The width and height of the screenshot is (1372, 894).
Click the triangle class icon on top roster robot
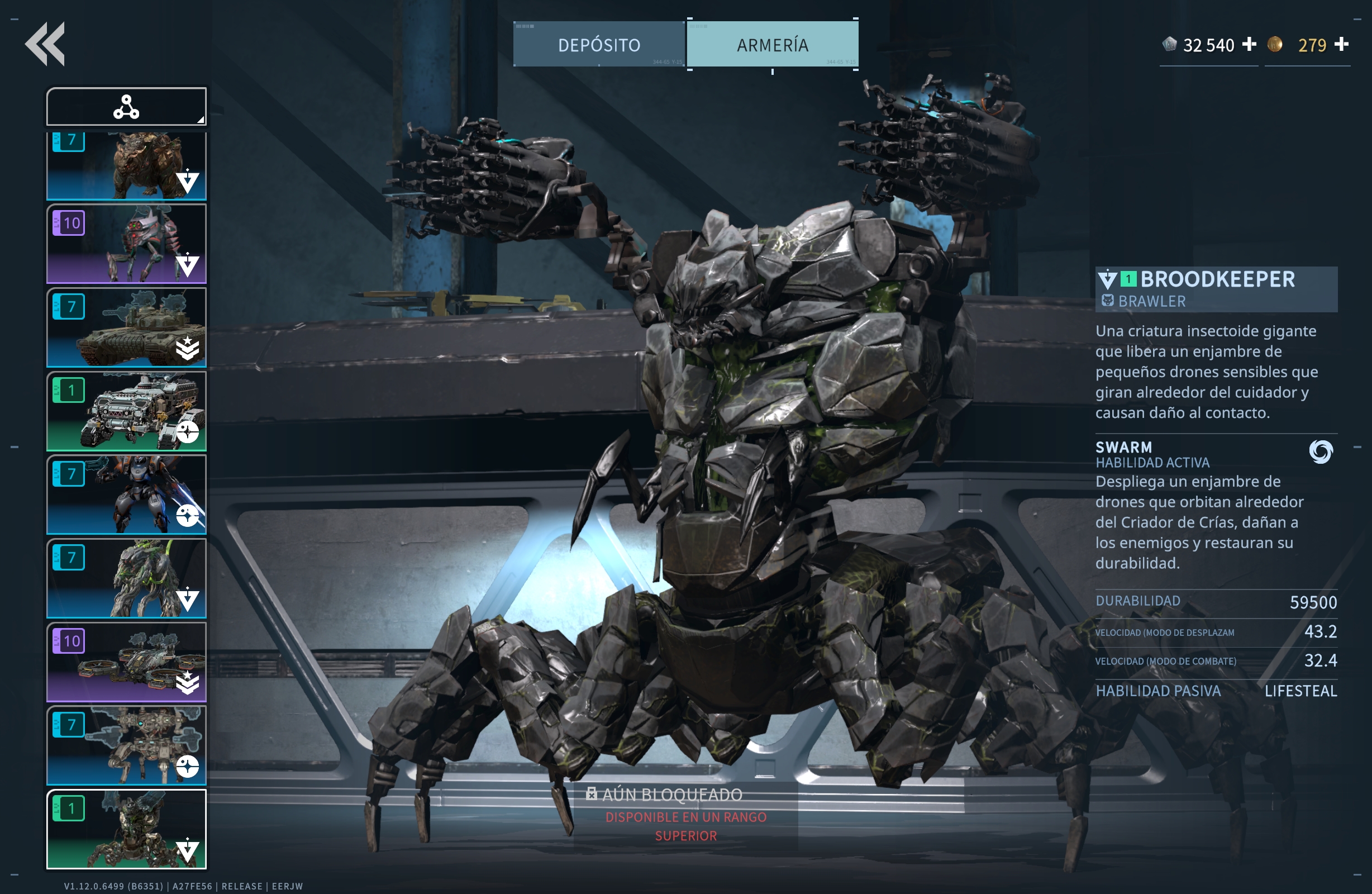click(188, 182)
